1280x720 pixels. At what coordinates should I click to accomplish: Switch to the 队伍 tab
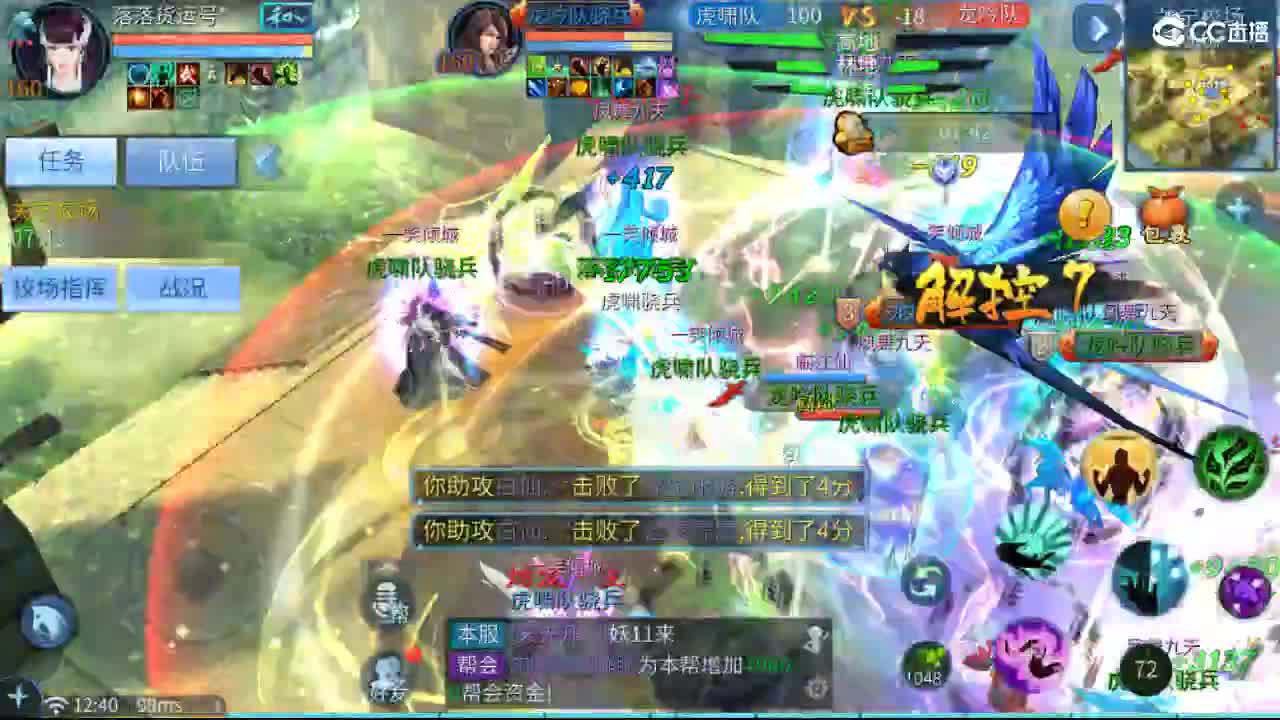pyautogui.click(x=180, y=160)
